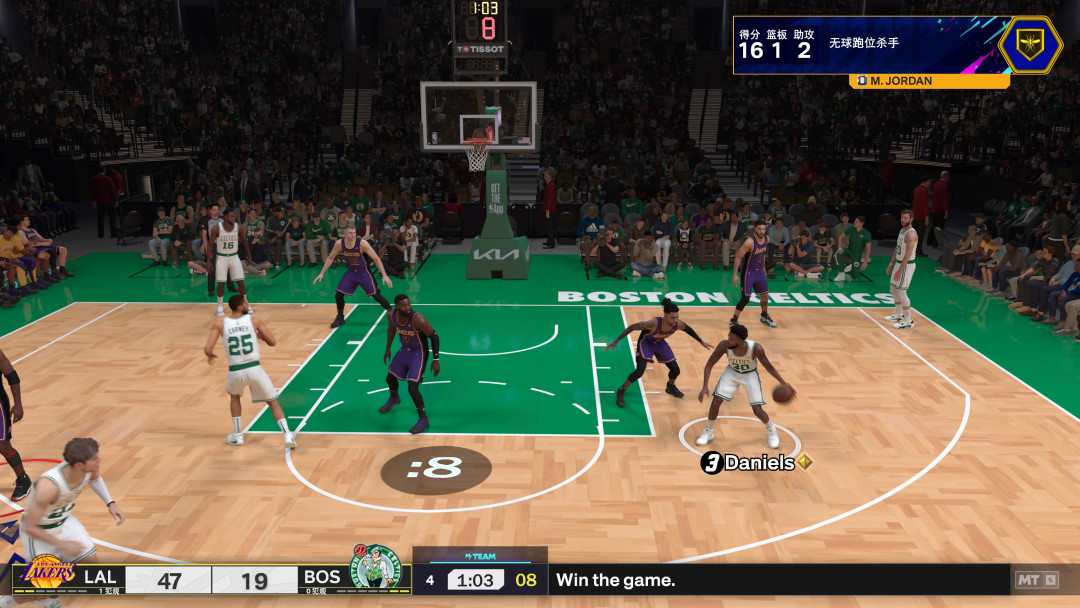Image resolution: width=1080 pixels, height=608 pixels.
Task: Click the gold hexagon badge icon
Action: point(1030,45)
